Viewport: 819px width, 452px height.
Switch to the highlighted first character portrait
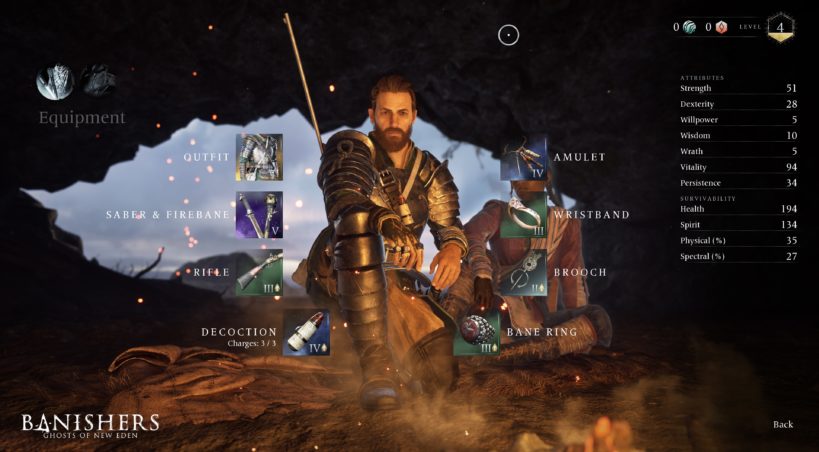(x=55, y=82)
